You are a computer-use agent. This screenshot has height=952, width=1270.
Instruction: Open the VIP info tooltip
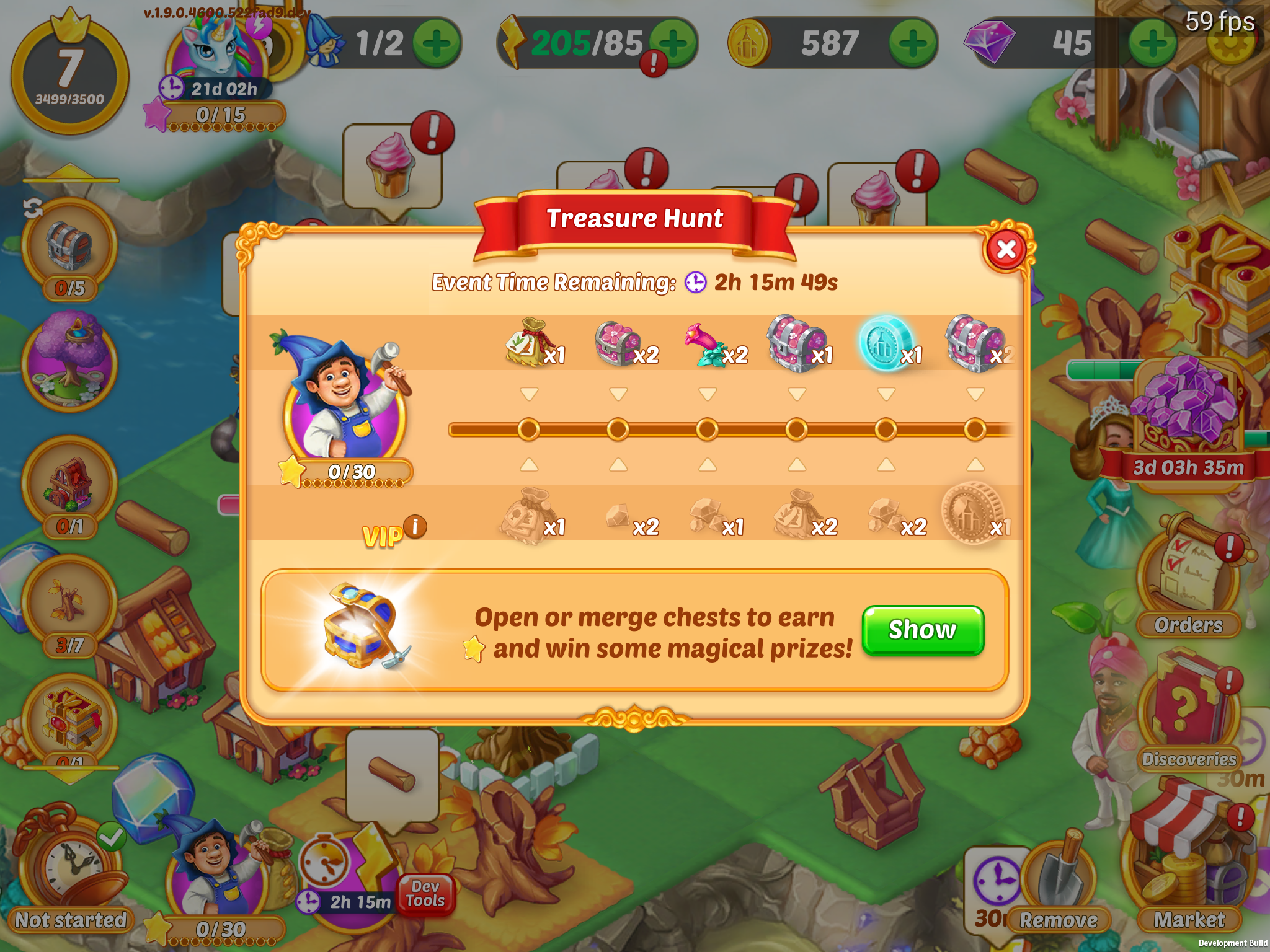pos(415,526)
